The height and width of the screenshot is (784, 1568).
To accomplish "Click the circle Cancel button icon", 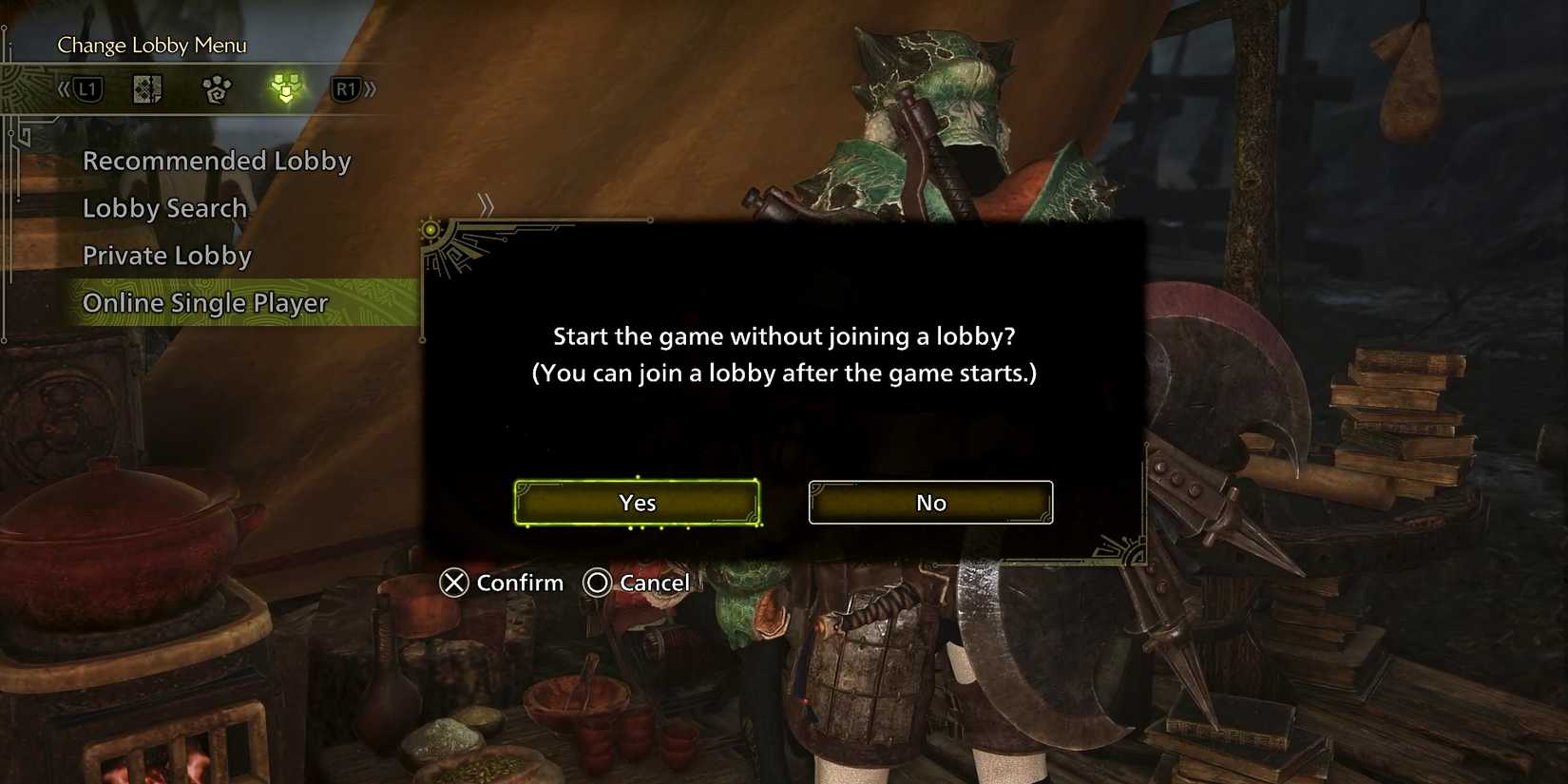I will pos(599,583).
